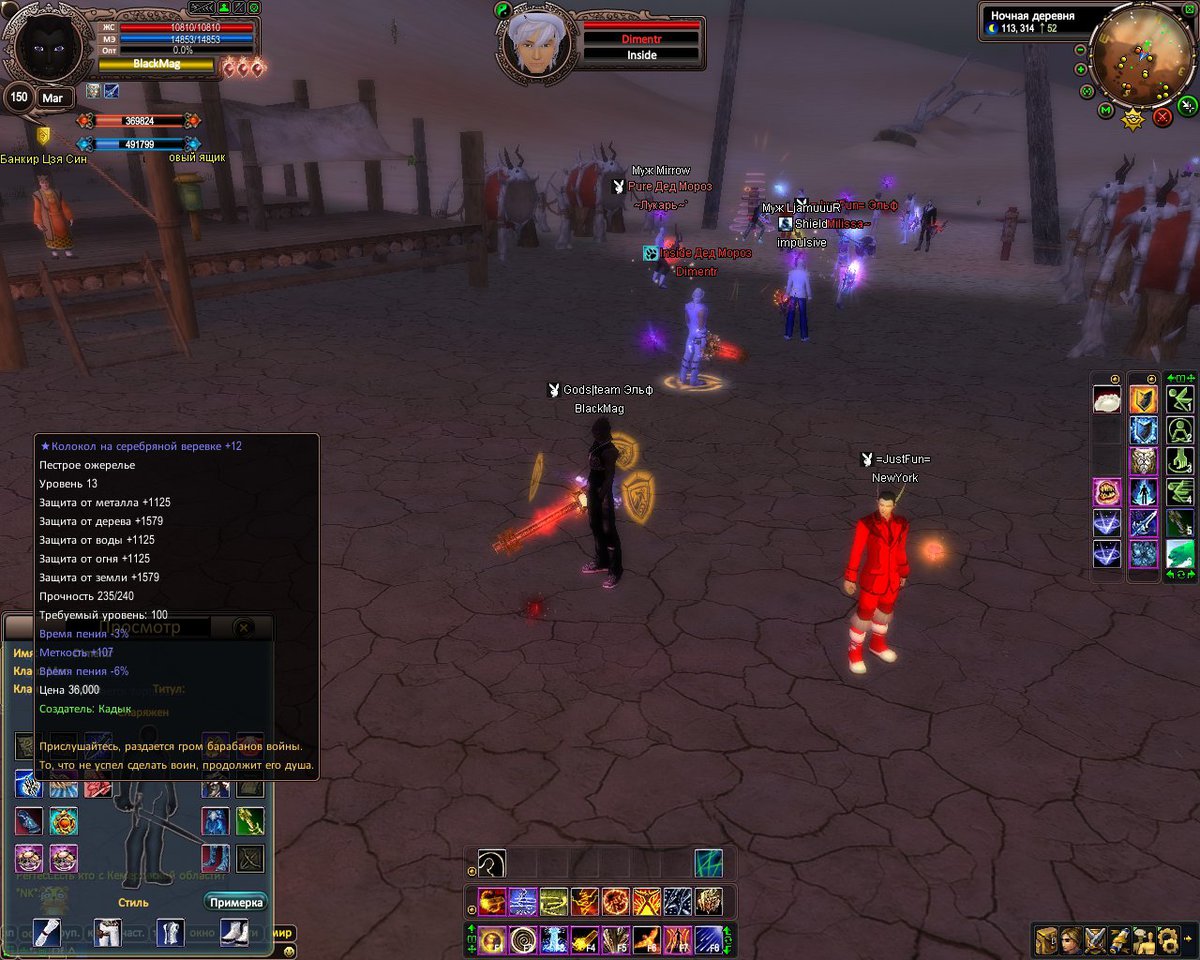Trigger the F8 blue streaks skill
This screenshot has width=1200, height=960.
708,940
